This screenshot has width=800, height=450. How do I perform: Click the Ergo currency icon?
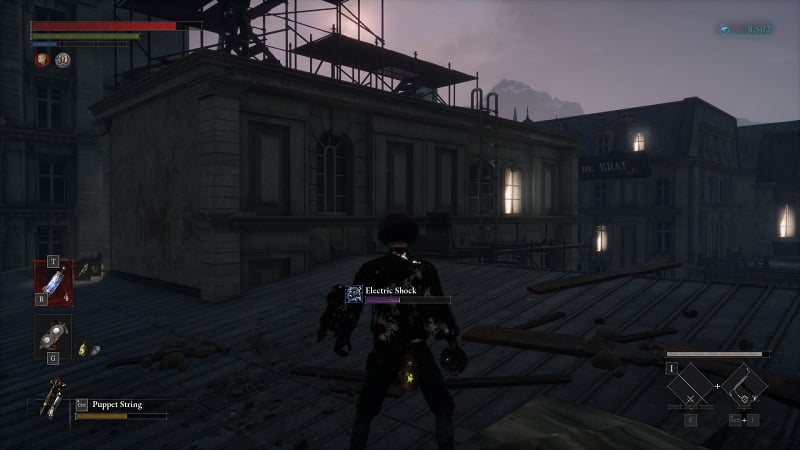723,30
